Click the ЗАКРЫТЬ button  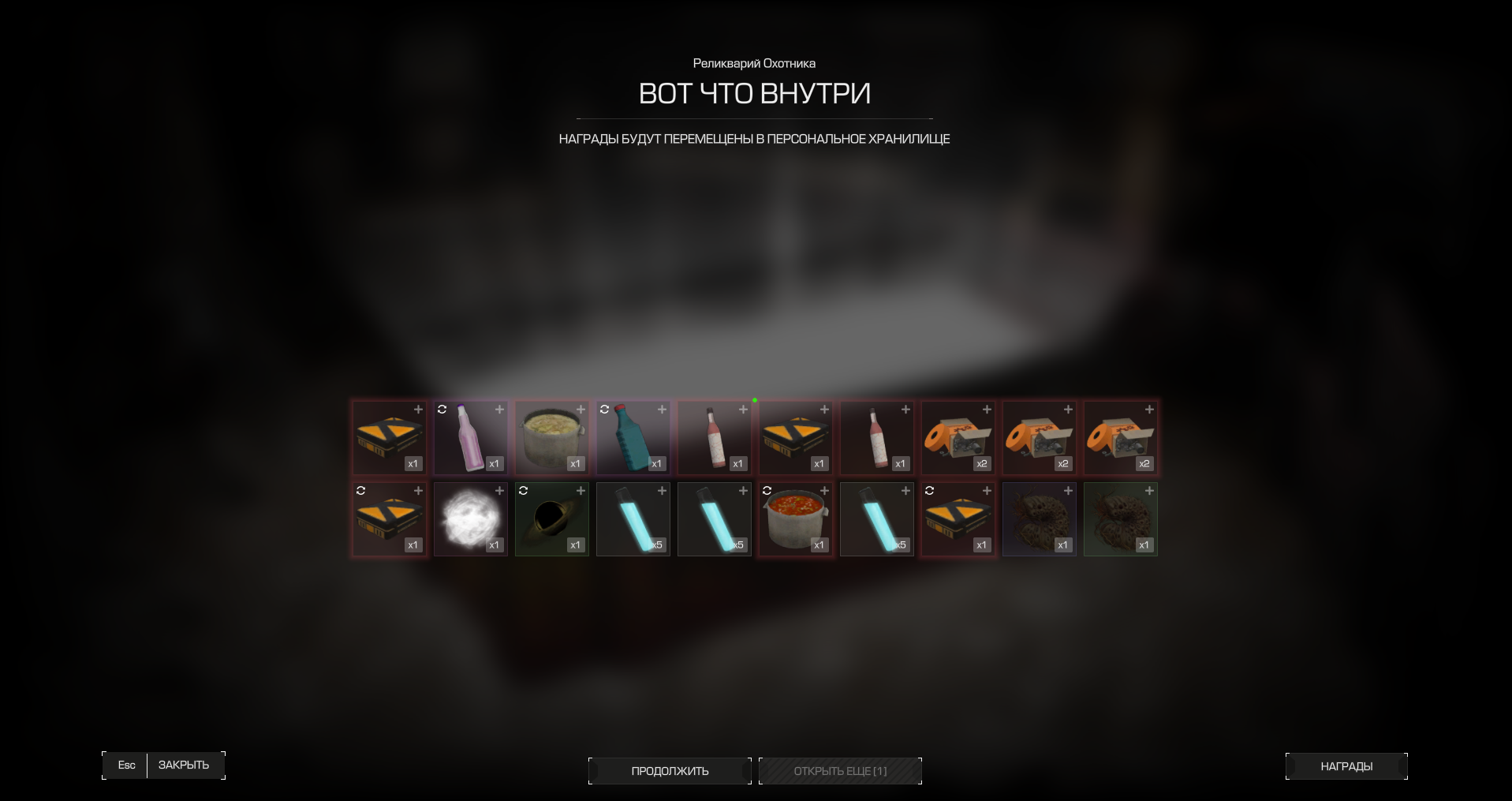(183, 765)
